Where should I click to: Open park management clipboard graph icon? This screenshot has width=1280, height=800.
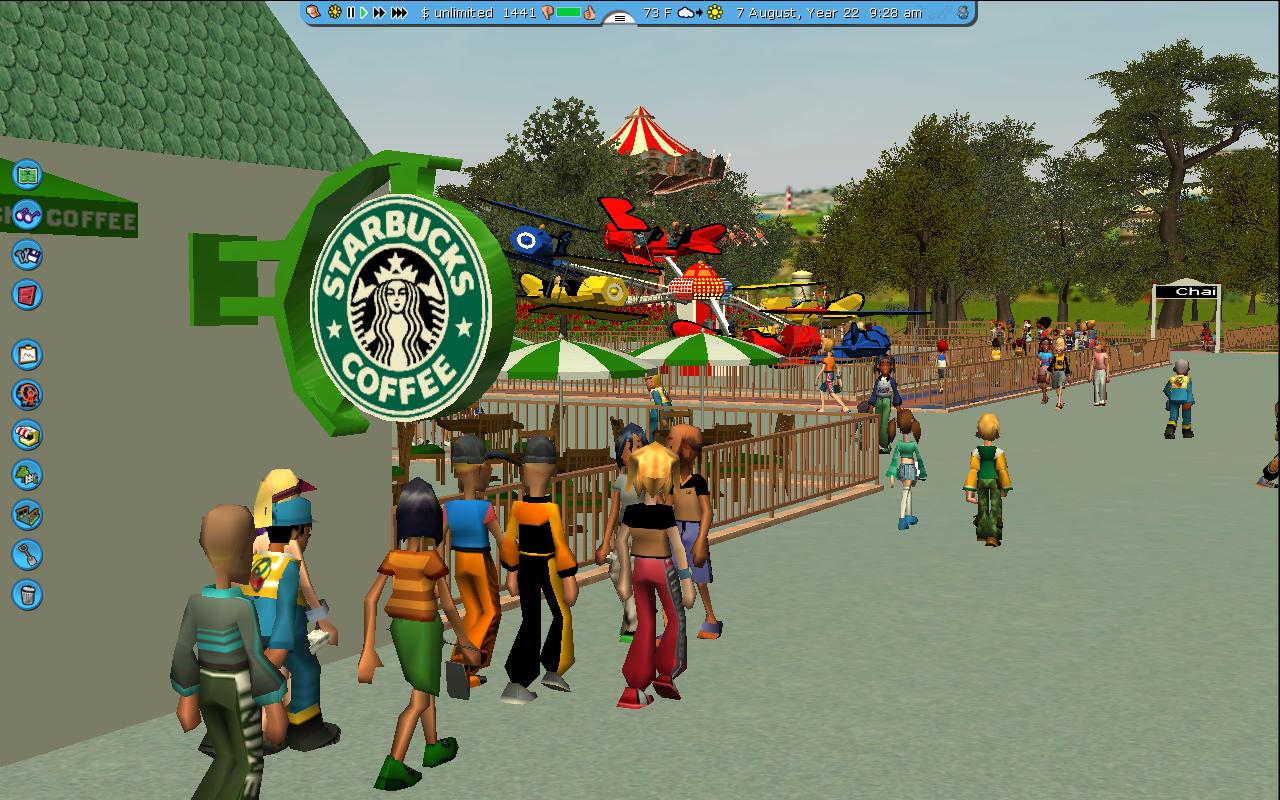click(x=27, y=354)
